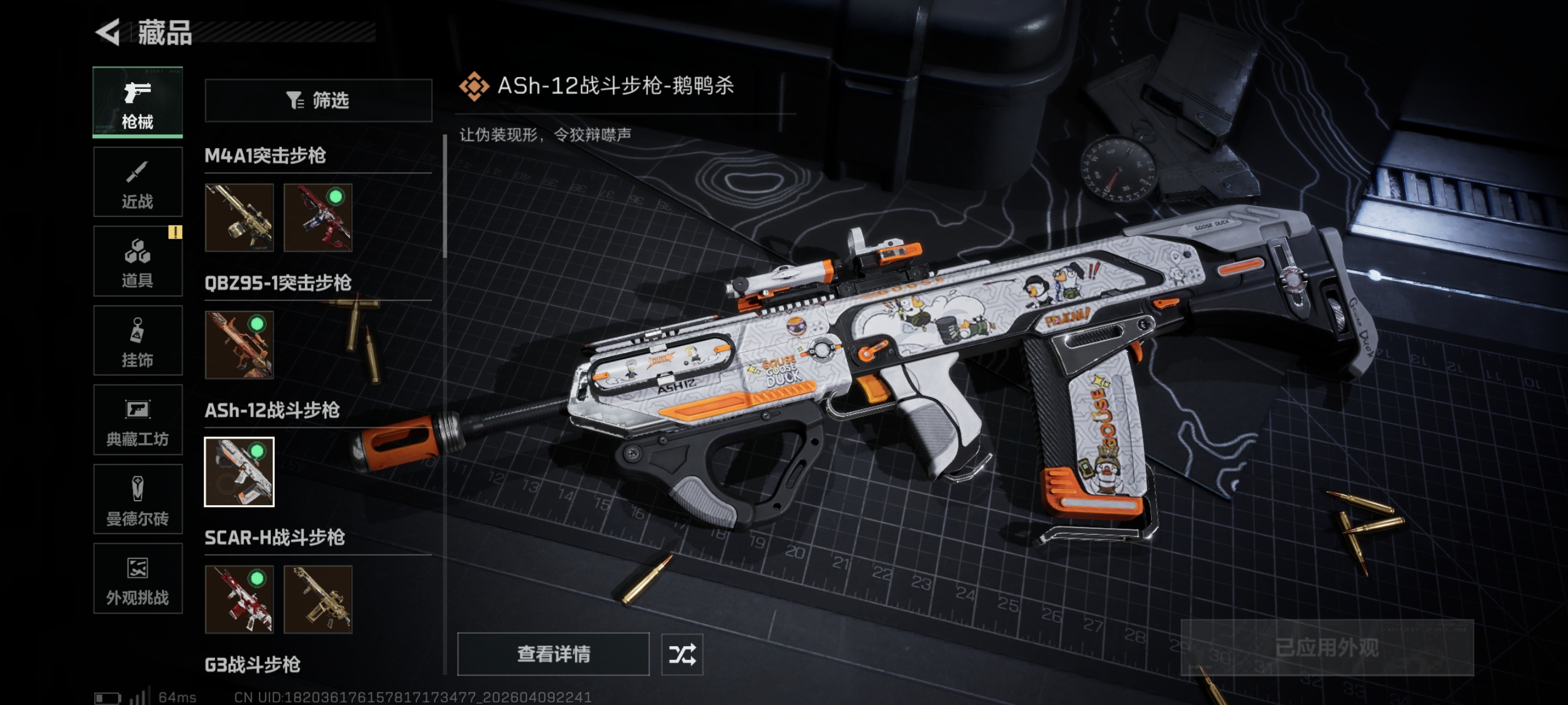
Task: Click the 已应用外观 applied appearance button
Action: click(1327, 647)
